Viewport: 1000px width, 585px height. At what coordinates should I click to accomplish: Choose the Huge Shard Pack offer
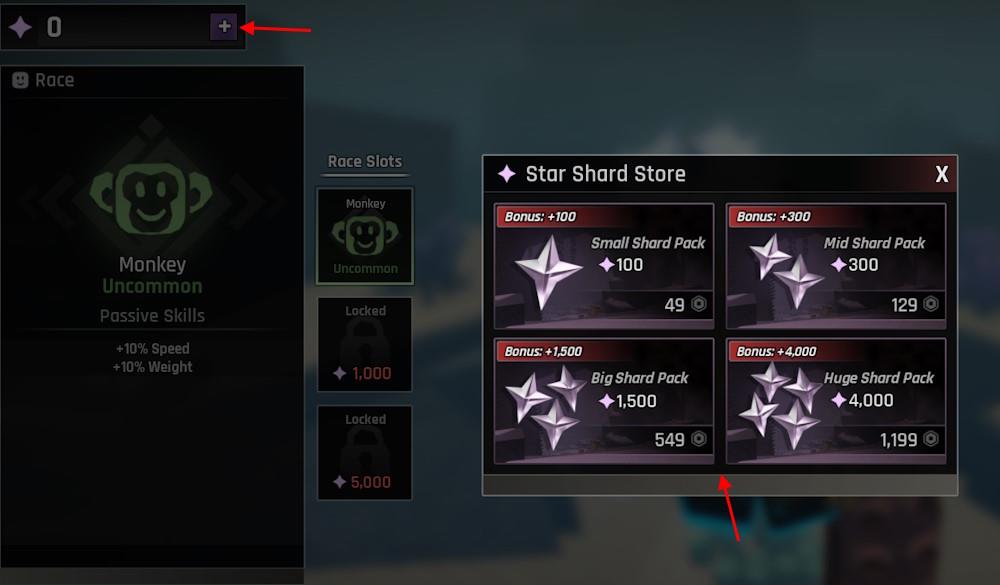[x=836, y=400]
